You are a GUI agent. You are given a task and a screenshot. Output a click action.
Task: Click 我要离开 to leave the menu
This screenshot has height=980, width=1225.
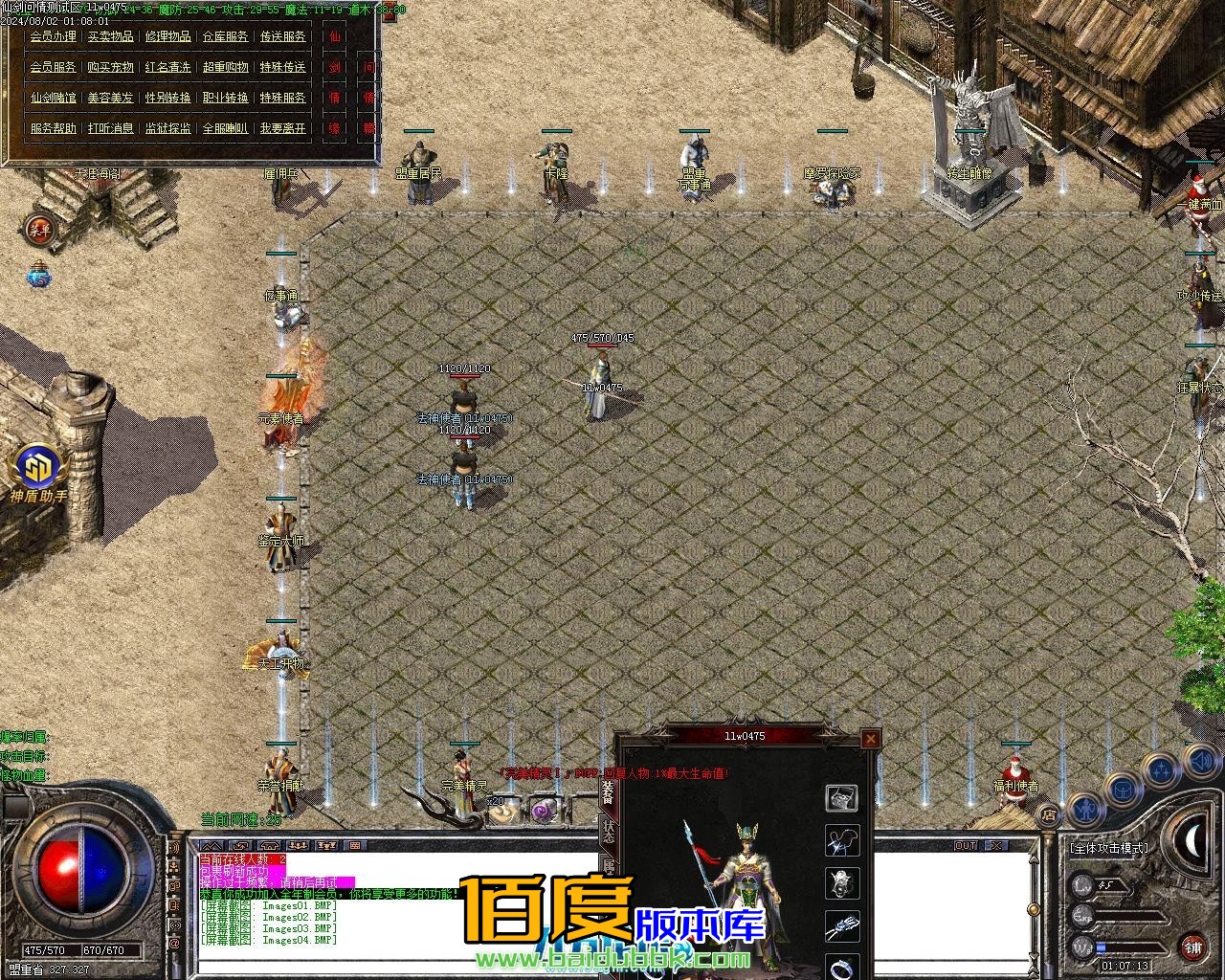coord(283,128)
